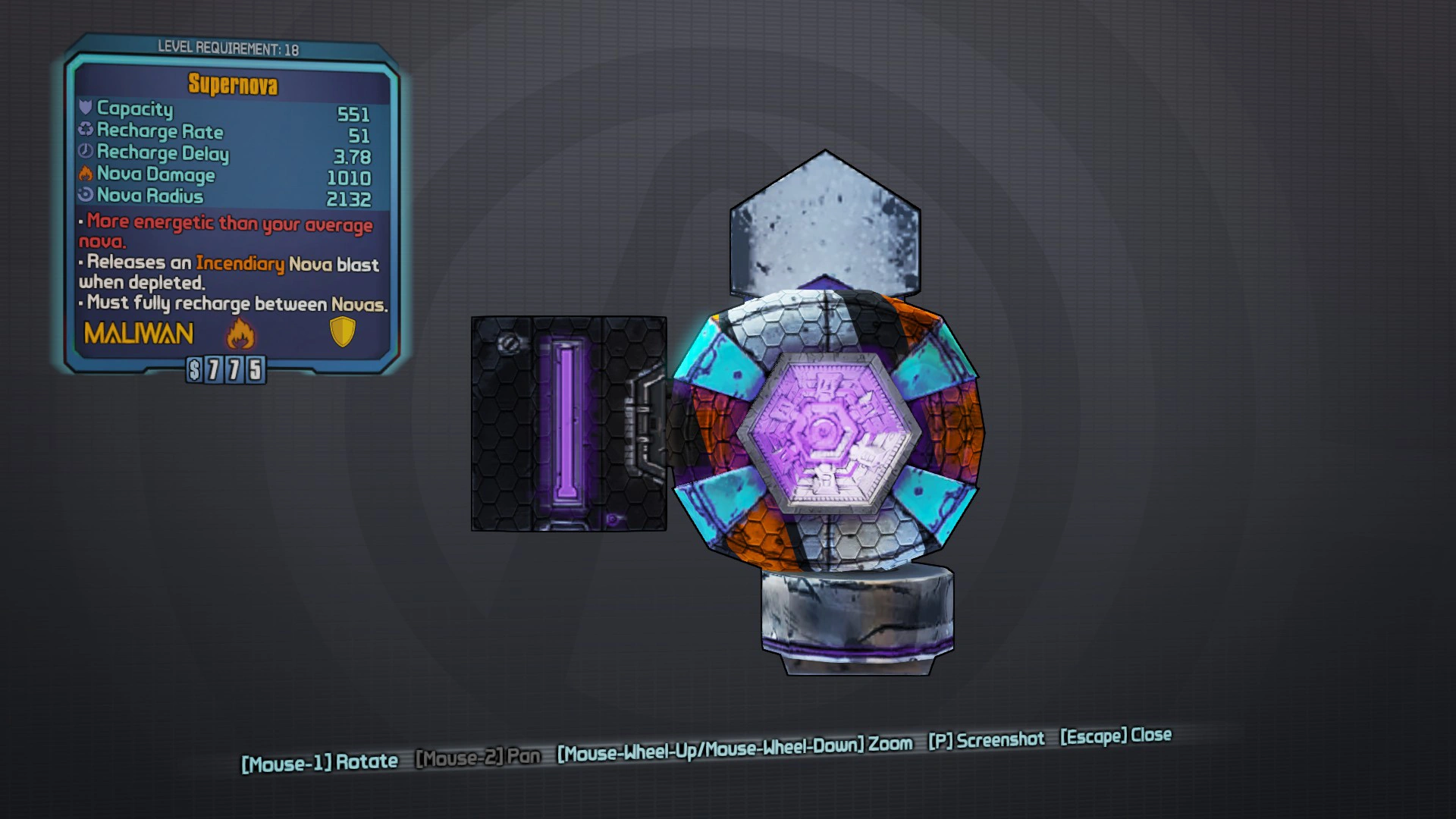
Task: Toggle the red flavor text line
Action: [x=225, y=224]
